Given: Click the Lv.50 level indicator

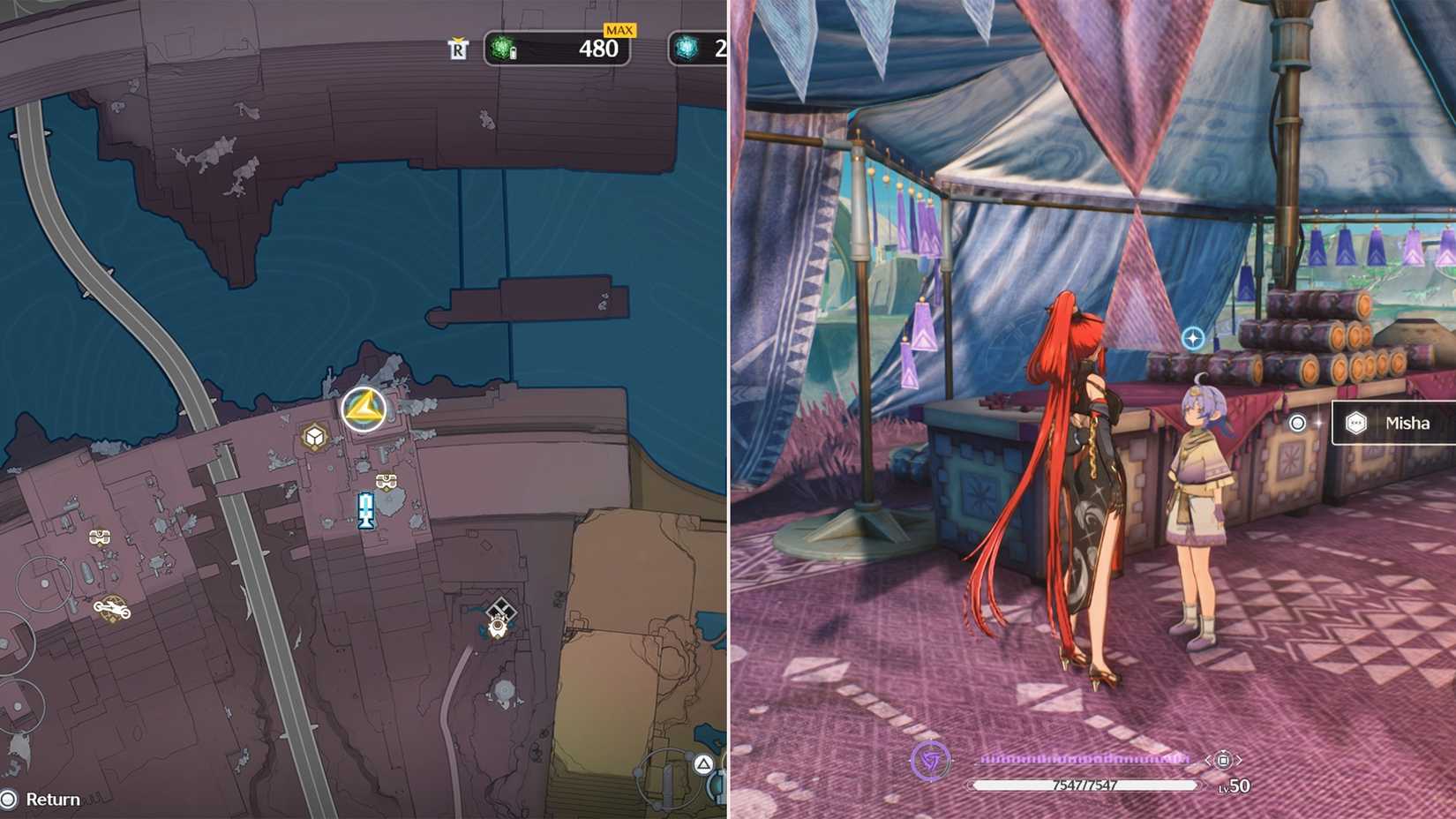Looking at the screenshot, I should pyautogui.click(x=1235, y=785).
